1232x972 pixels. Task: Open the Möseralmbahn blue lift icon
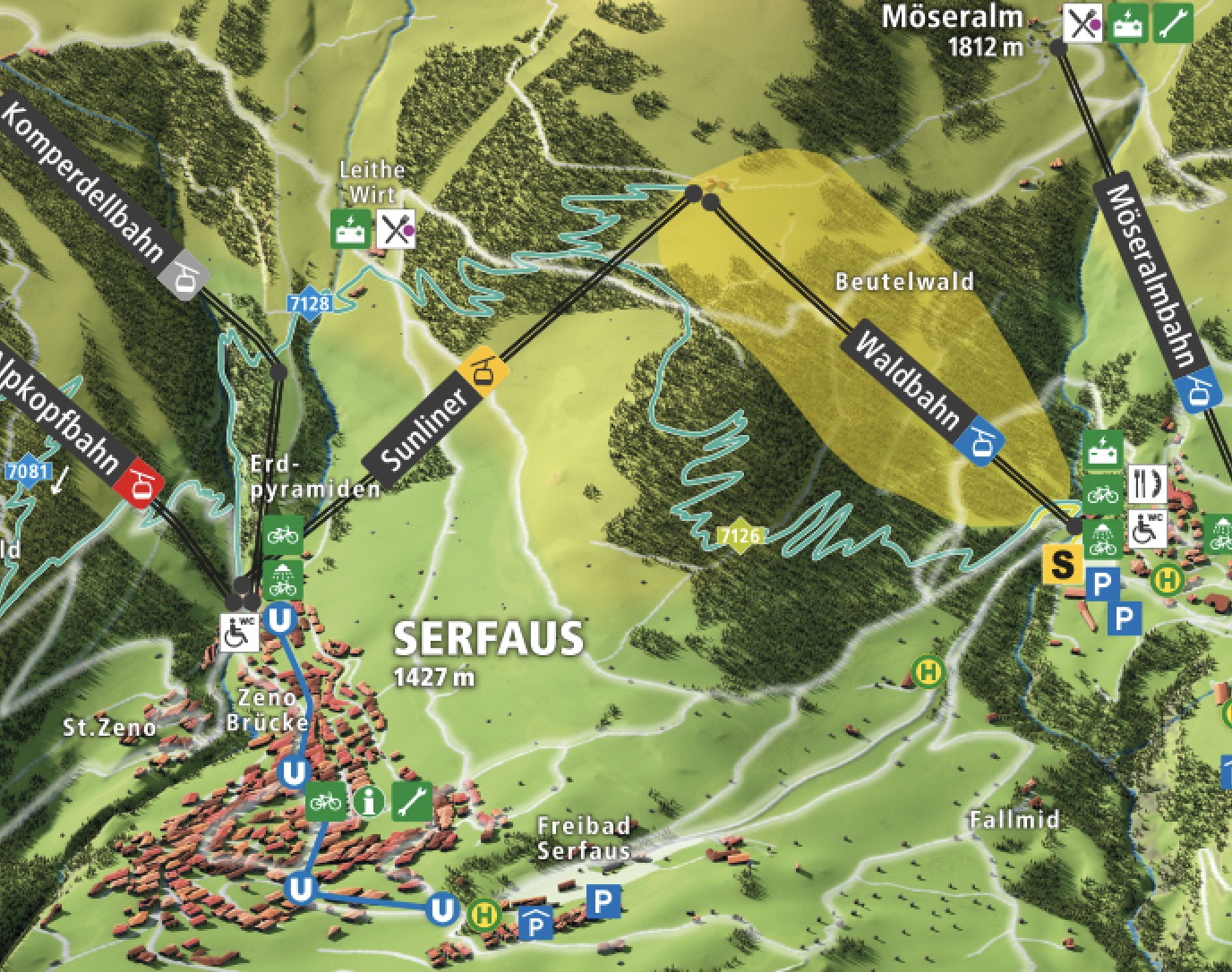point(1200,390)
